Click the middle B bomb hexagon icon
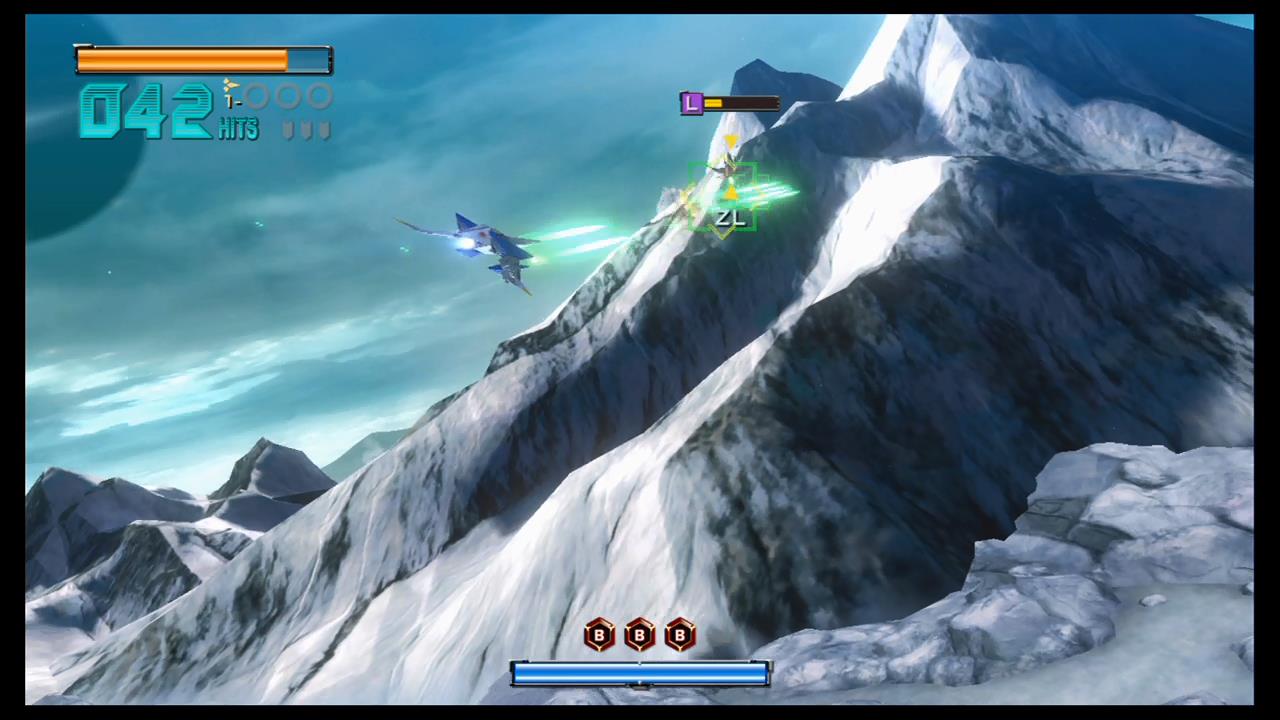The image size is (1280, 720). click(638, 636)
